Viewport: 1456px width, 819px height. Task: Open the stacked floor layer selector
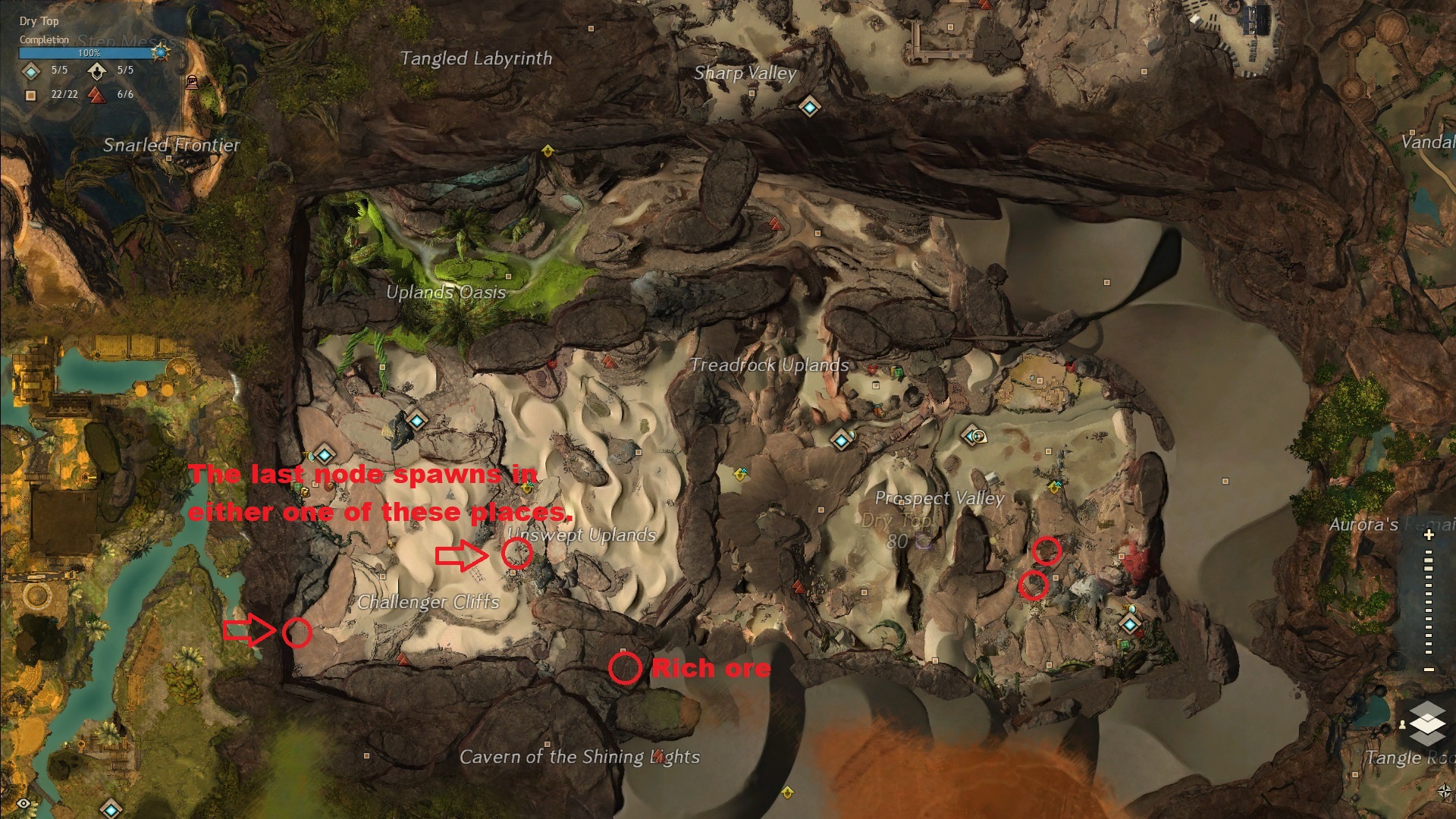1427,721
